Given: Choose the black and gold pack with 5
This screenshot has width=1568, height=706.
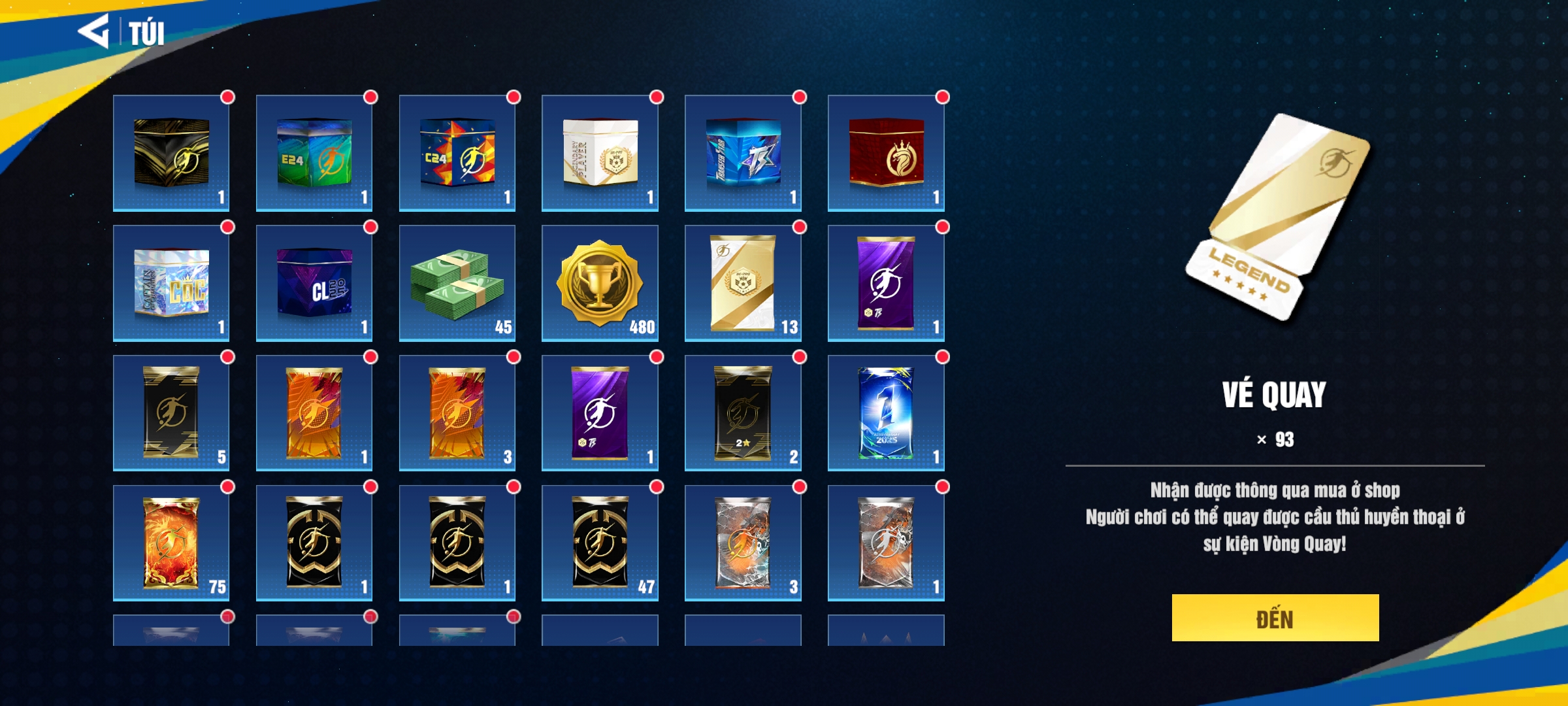Looking at the screenshot, I should [x=171, y=413].
